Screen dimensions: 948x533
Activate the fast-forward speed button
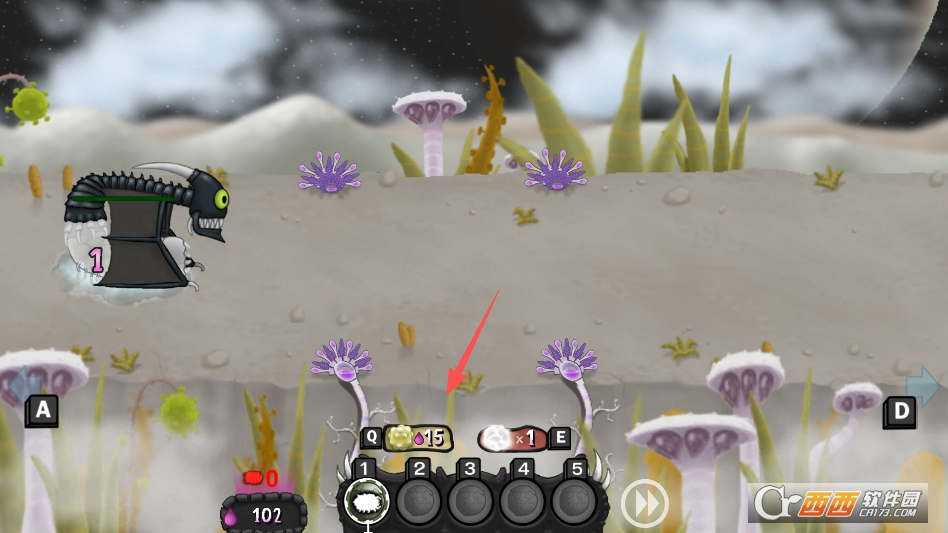pyautogui.click(x=644, y=503)
